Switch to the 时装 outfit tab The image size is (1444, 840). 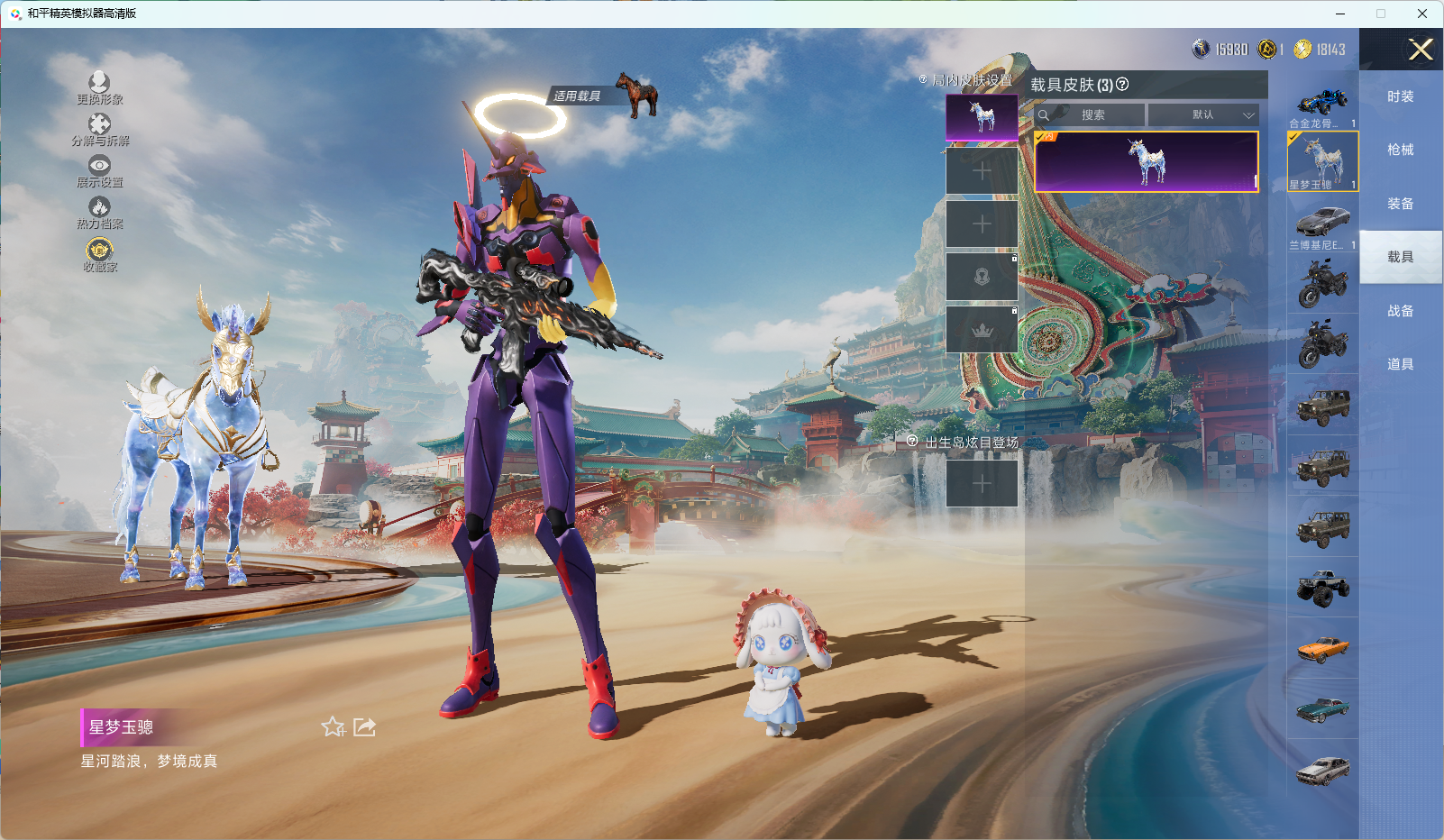coord(1400,96)
